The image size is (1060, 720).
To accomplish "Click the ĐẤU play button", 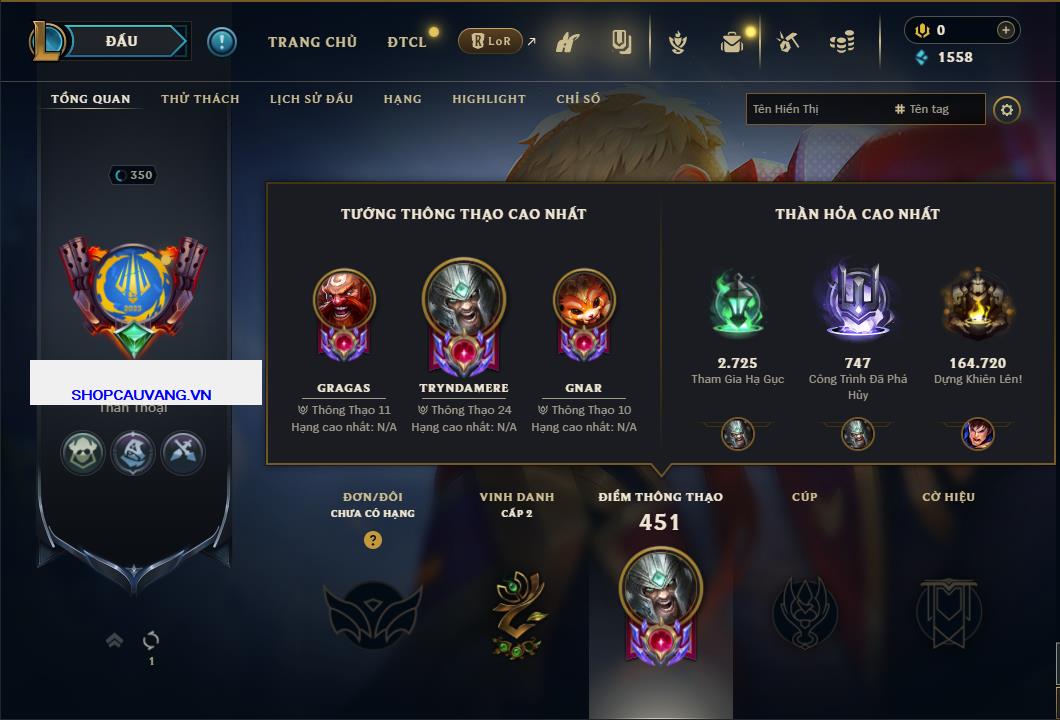I will 121,41.
